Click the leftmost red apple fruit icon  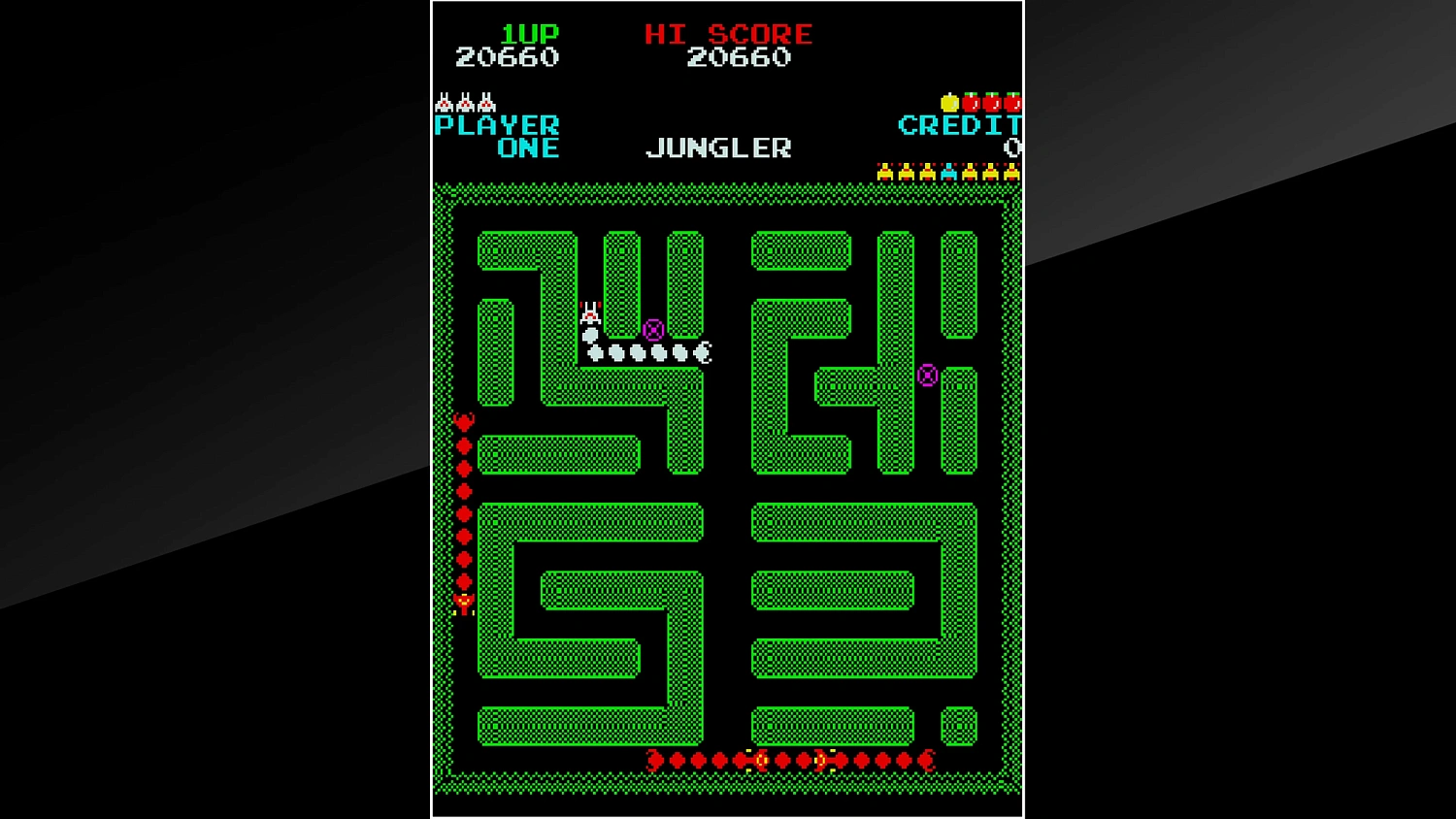click(971, 104)
